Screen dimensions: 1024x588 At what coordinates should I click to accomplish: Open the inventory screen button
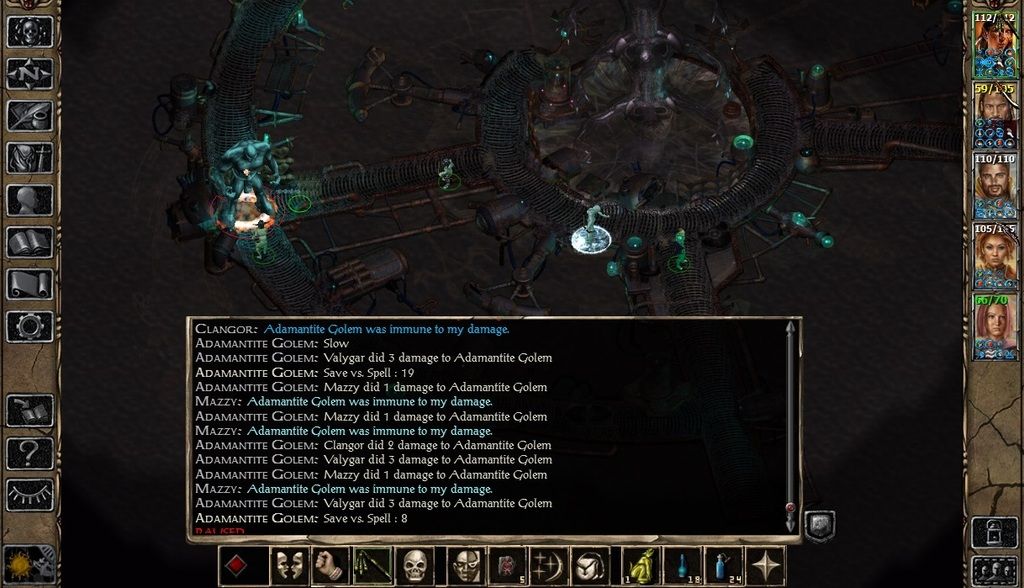(29, 158)
